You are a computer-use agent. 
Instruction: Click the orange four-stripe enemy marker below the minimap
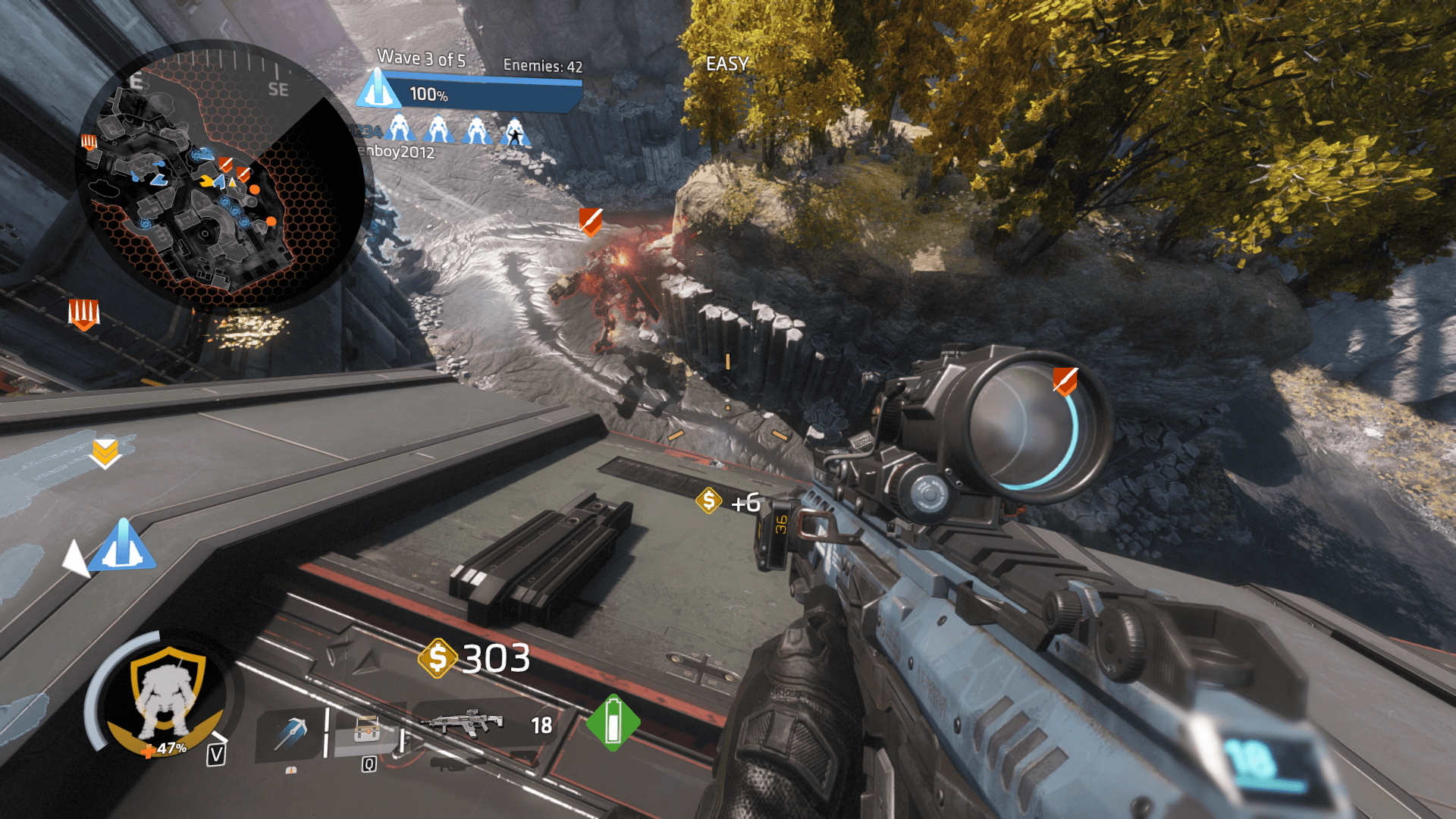83,312
